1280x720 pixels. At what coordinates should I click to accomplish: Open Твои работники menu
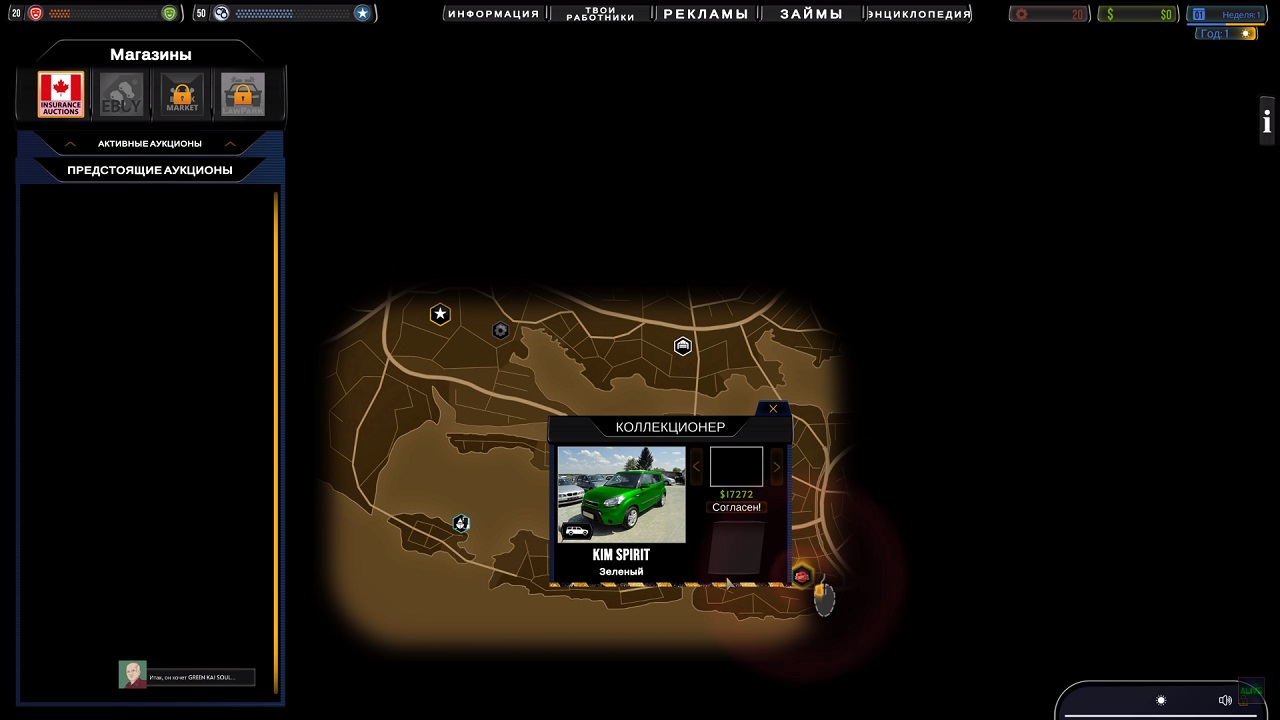pos(600,14)
